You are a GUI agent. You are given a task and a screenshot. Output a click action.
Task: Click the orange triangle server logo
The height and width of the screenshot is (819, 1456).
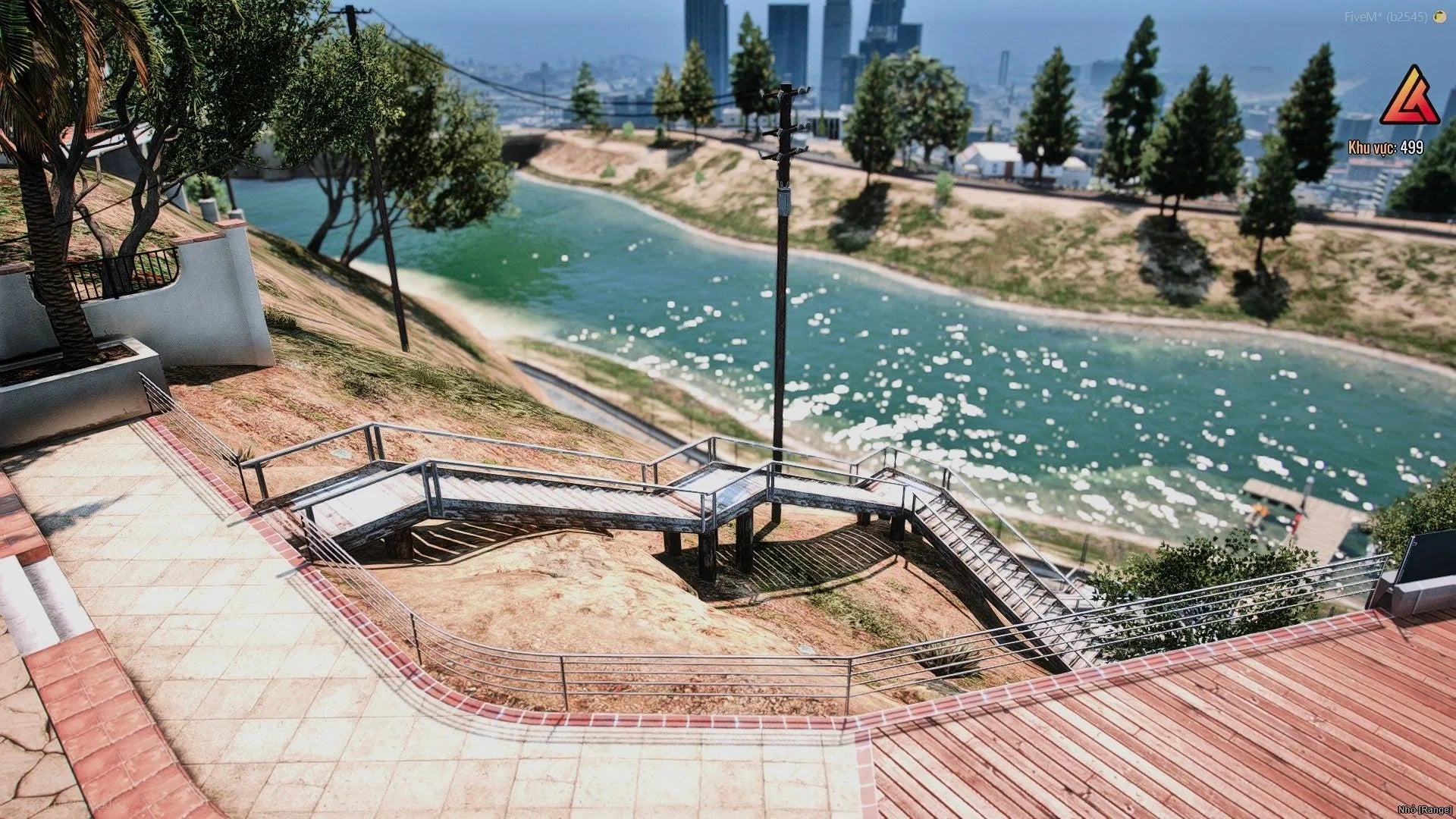(1410, 99)
